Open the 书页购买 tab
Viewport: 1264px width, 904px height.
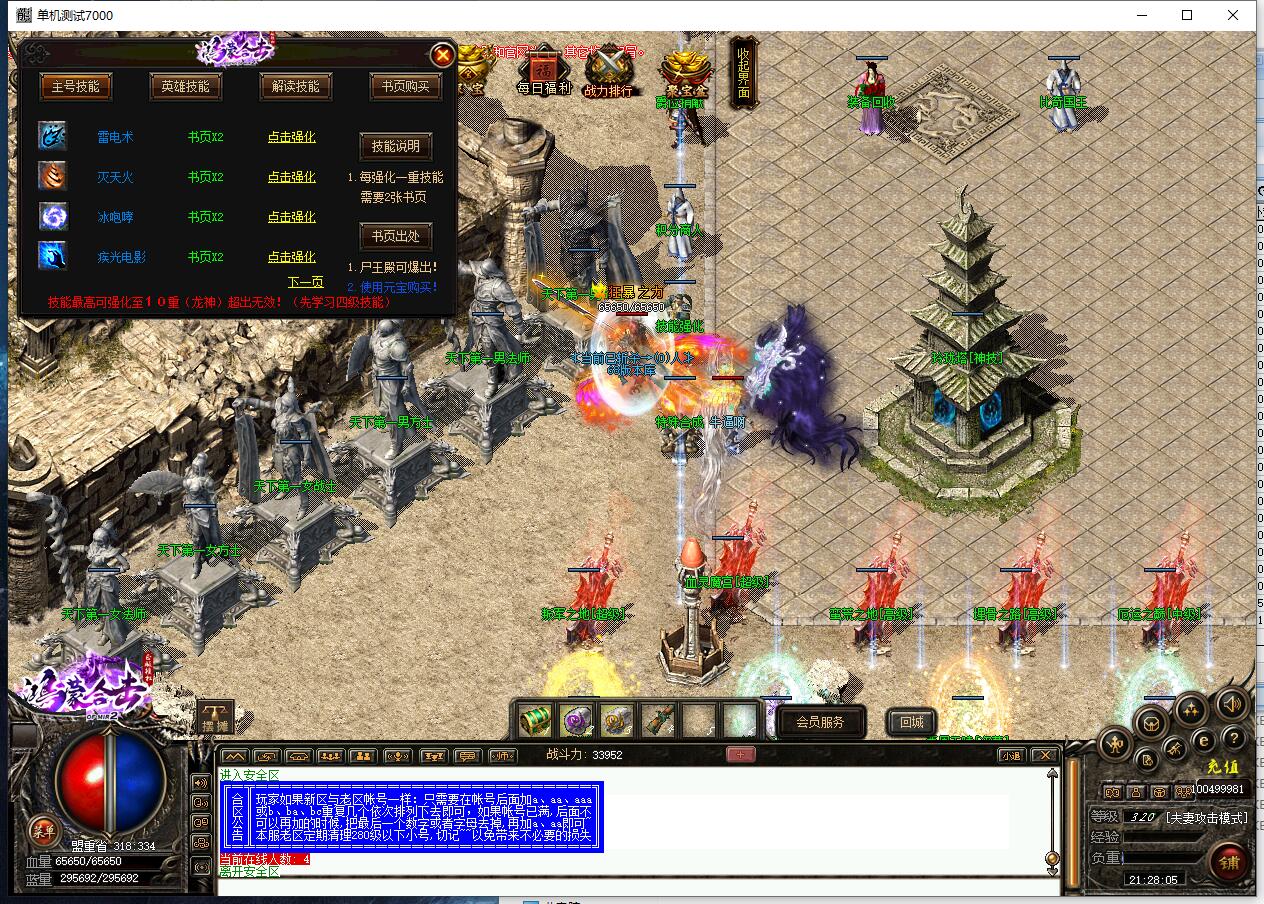tap(405, 86)
